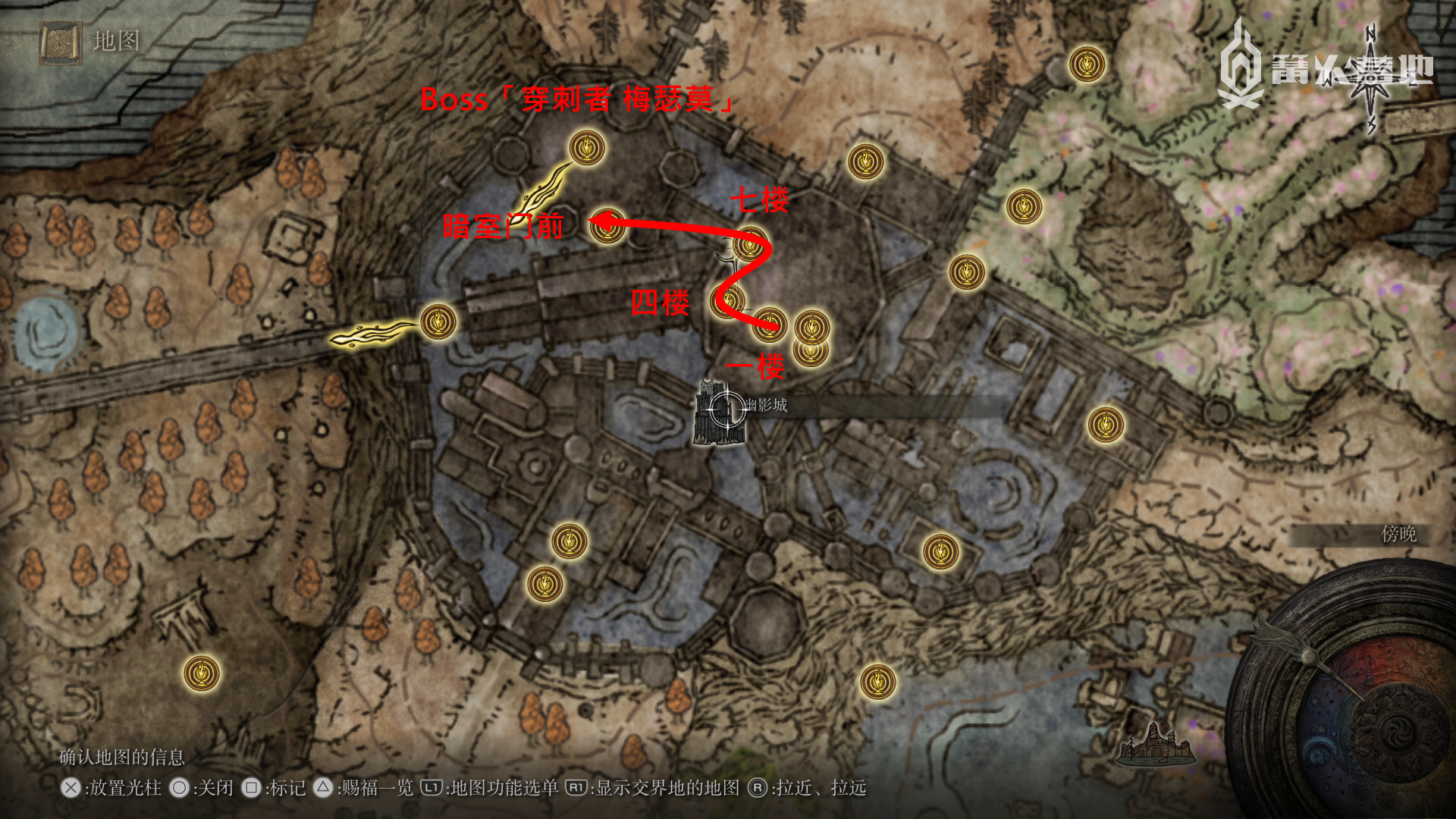1456x819 pixels.
Task: Select the 幽影城 castle tower marker
Action: [x=717, y=412]
